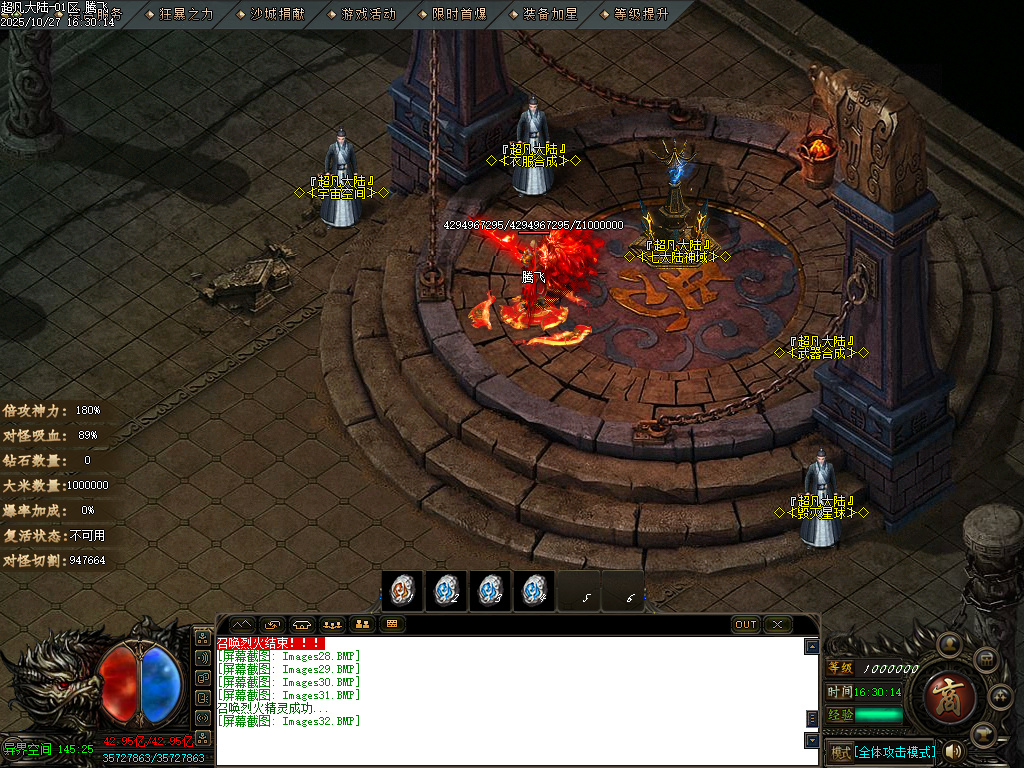
Task: Open the bag icon near the shop orb
Action: pos(986,659)
